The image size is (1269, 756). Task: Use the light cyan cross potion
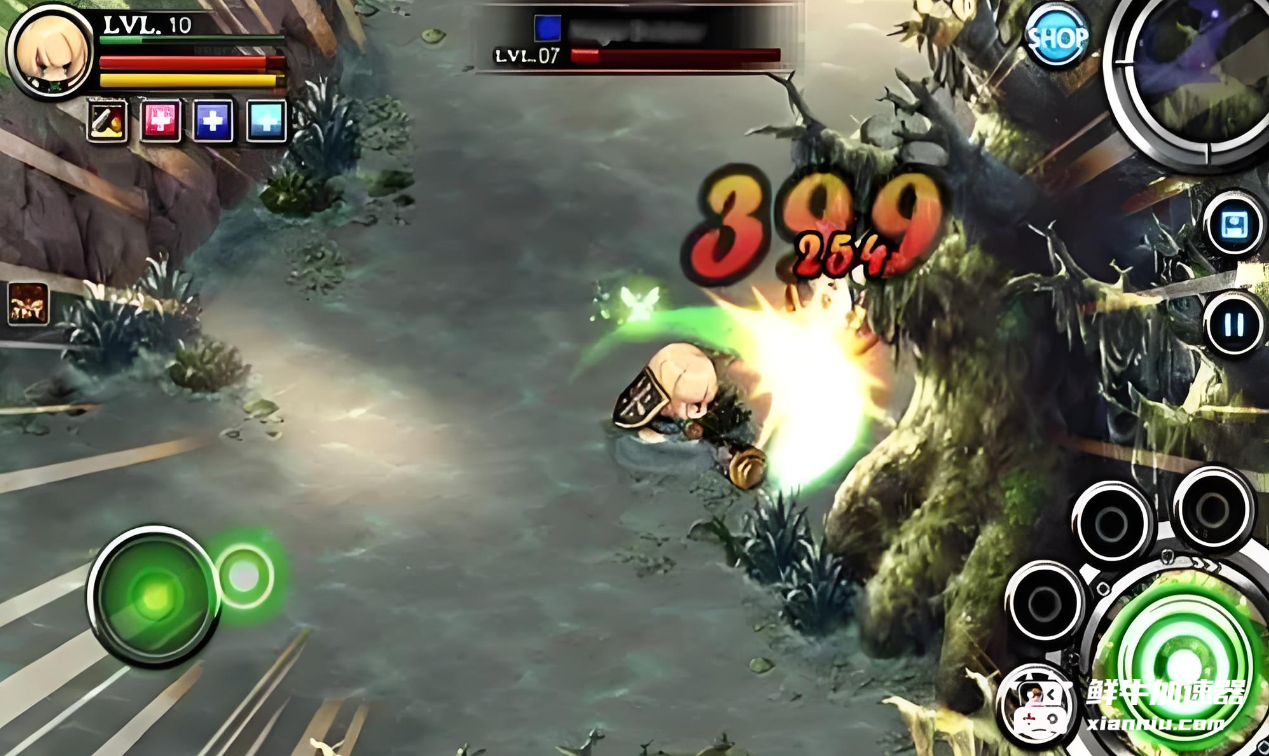tap(266, 121)
